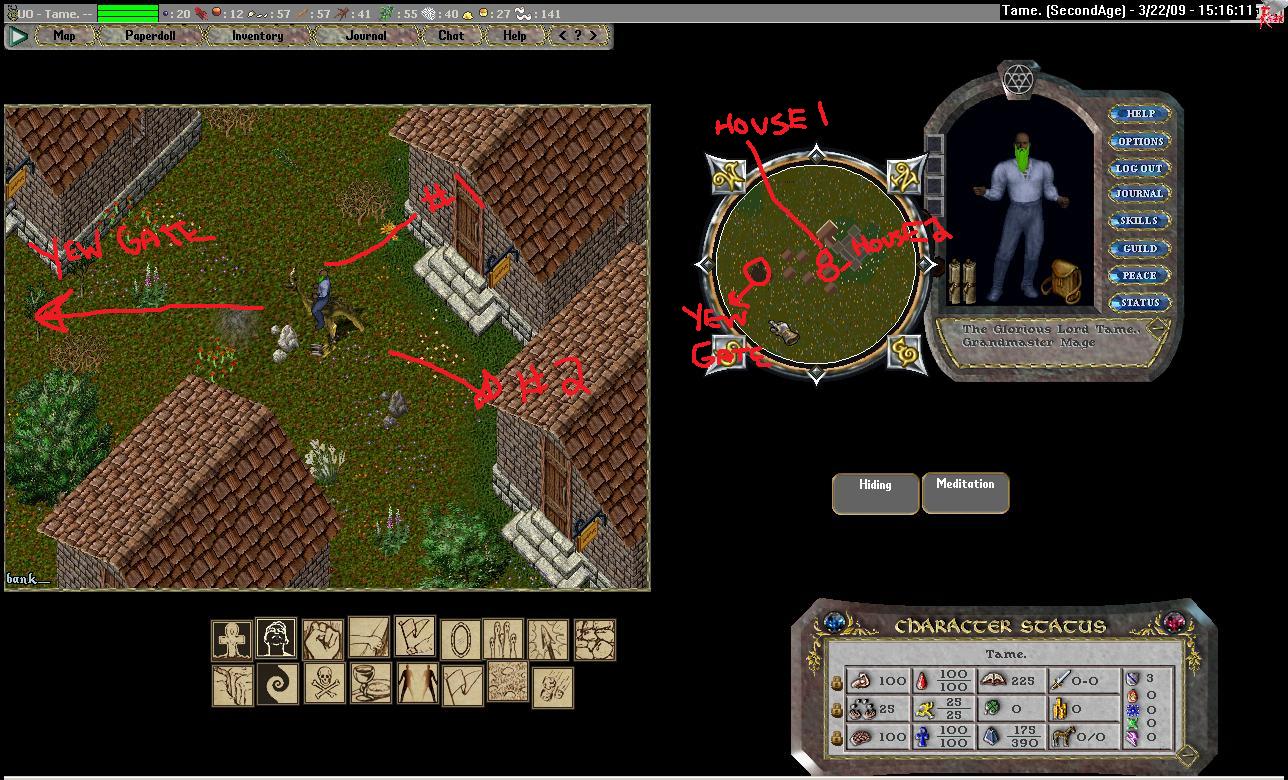The width and height of the screenshot is (1288, 780).
Task: Cast the skull and crossbones poison spell
Action: click(324, 683)
